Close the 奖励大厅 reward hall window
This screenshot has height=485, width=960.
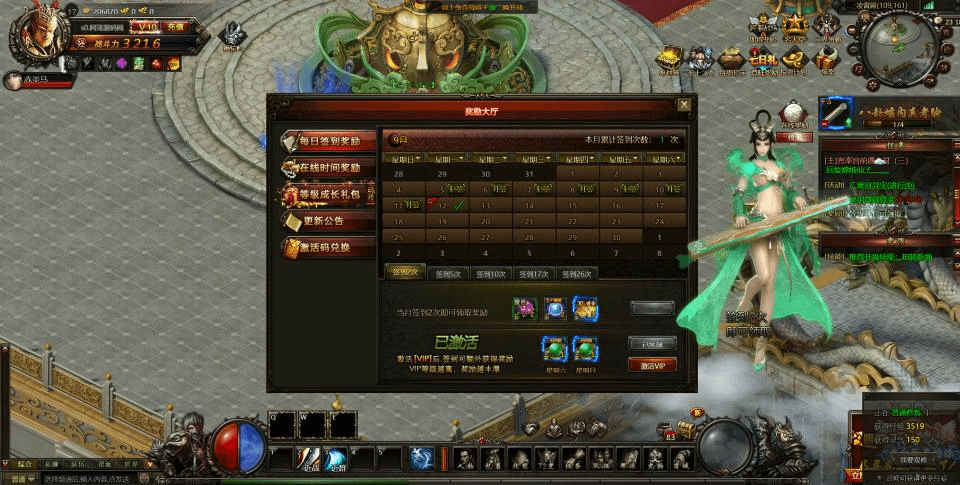coord(684,103)
